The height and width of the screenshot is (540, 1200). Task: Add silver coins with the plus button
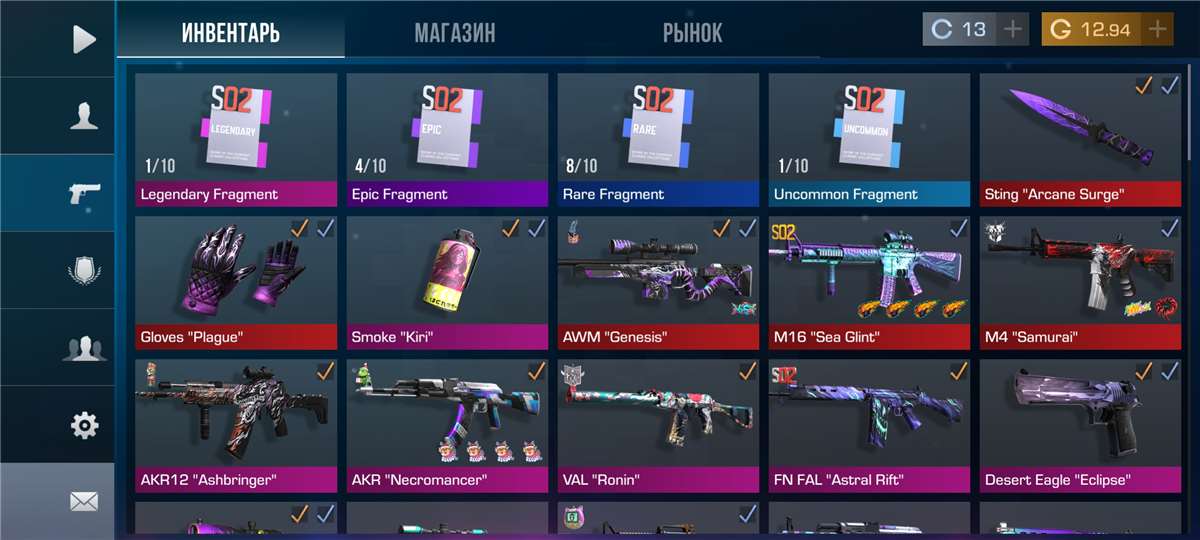[1013, 30]
